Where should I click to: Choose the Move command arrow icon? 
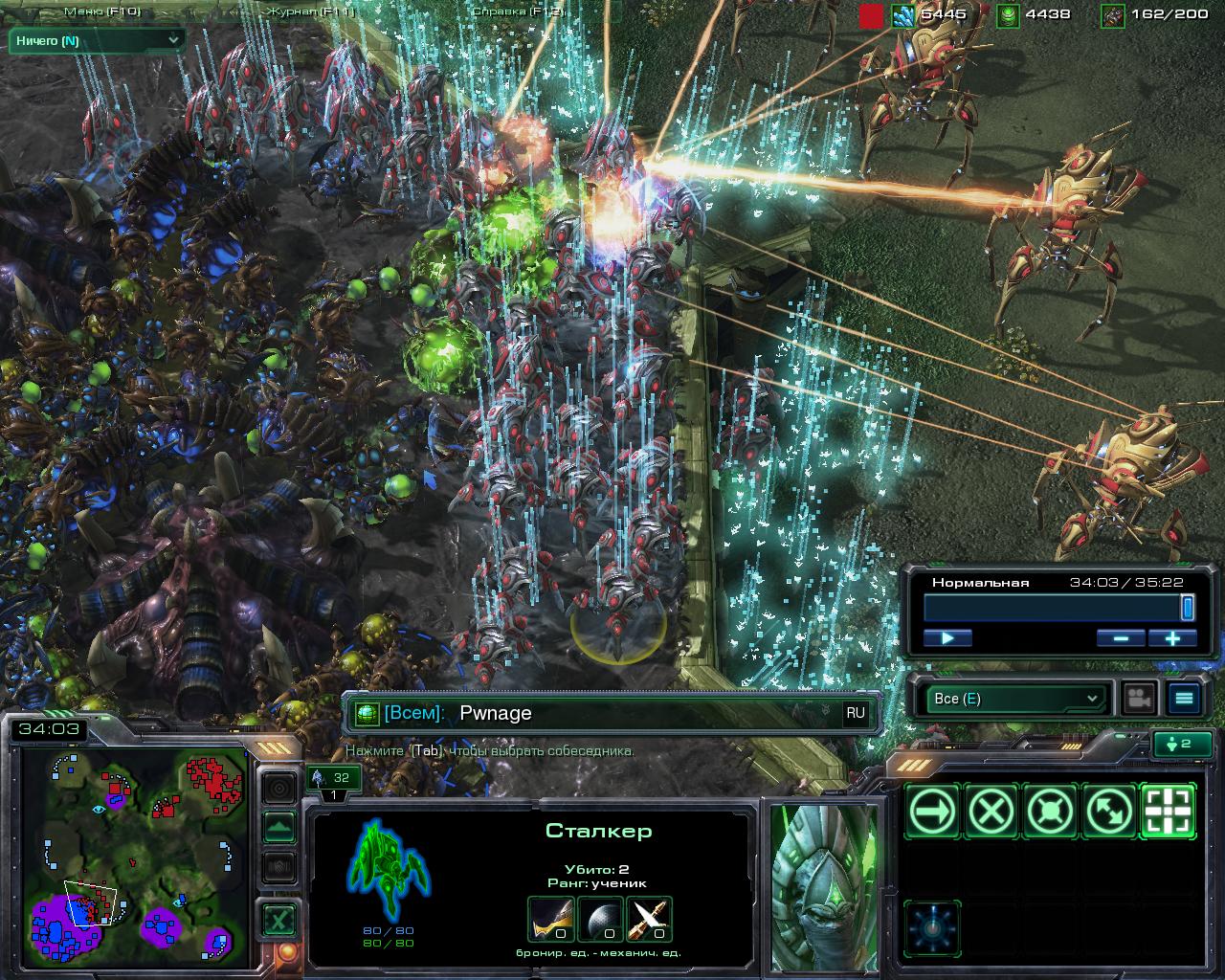pyautogui.click(x=933, y=813)
